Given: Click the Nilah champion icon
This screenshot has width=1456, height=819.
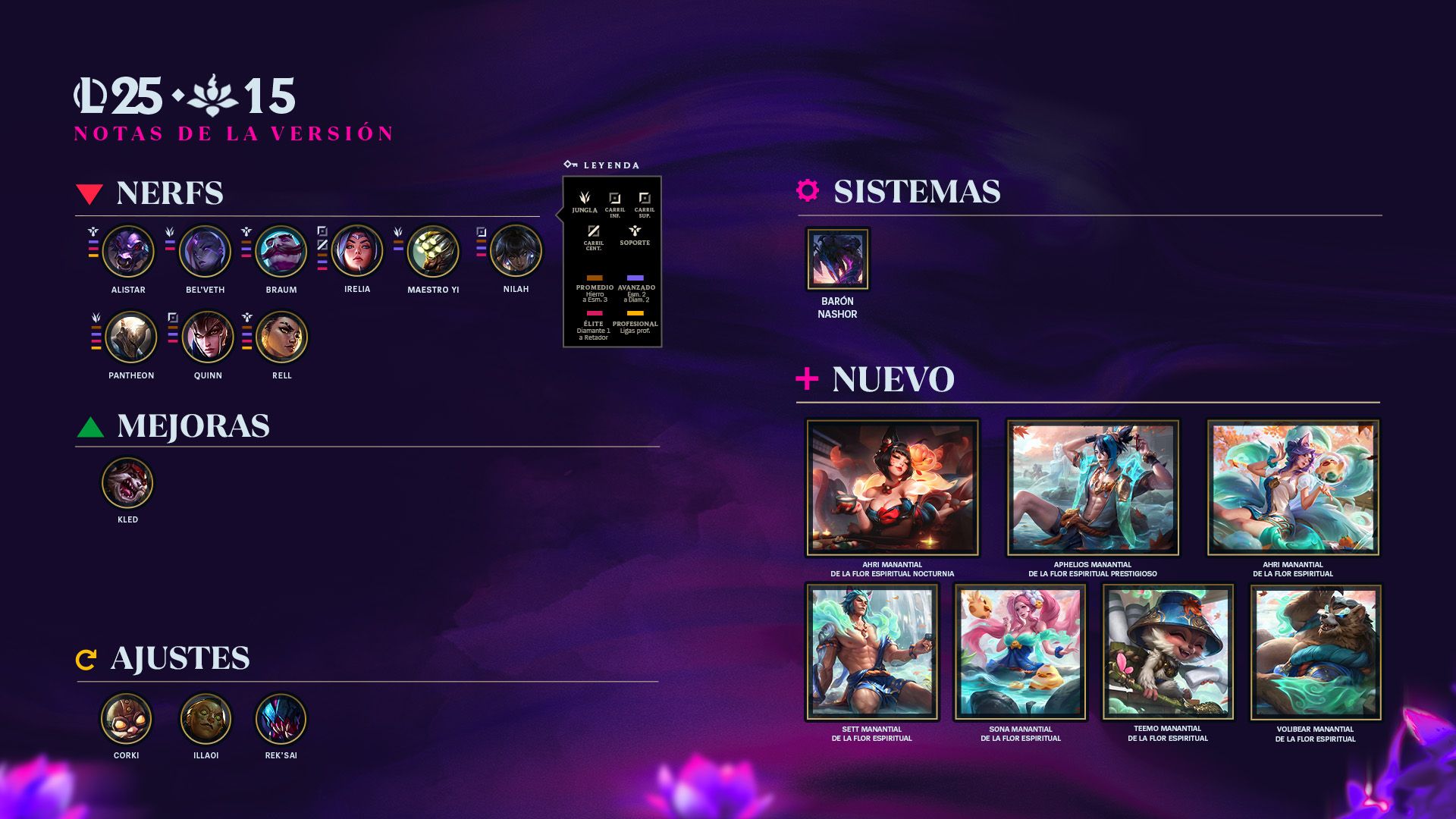Looking at the screenshot, I should 516,251.
